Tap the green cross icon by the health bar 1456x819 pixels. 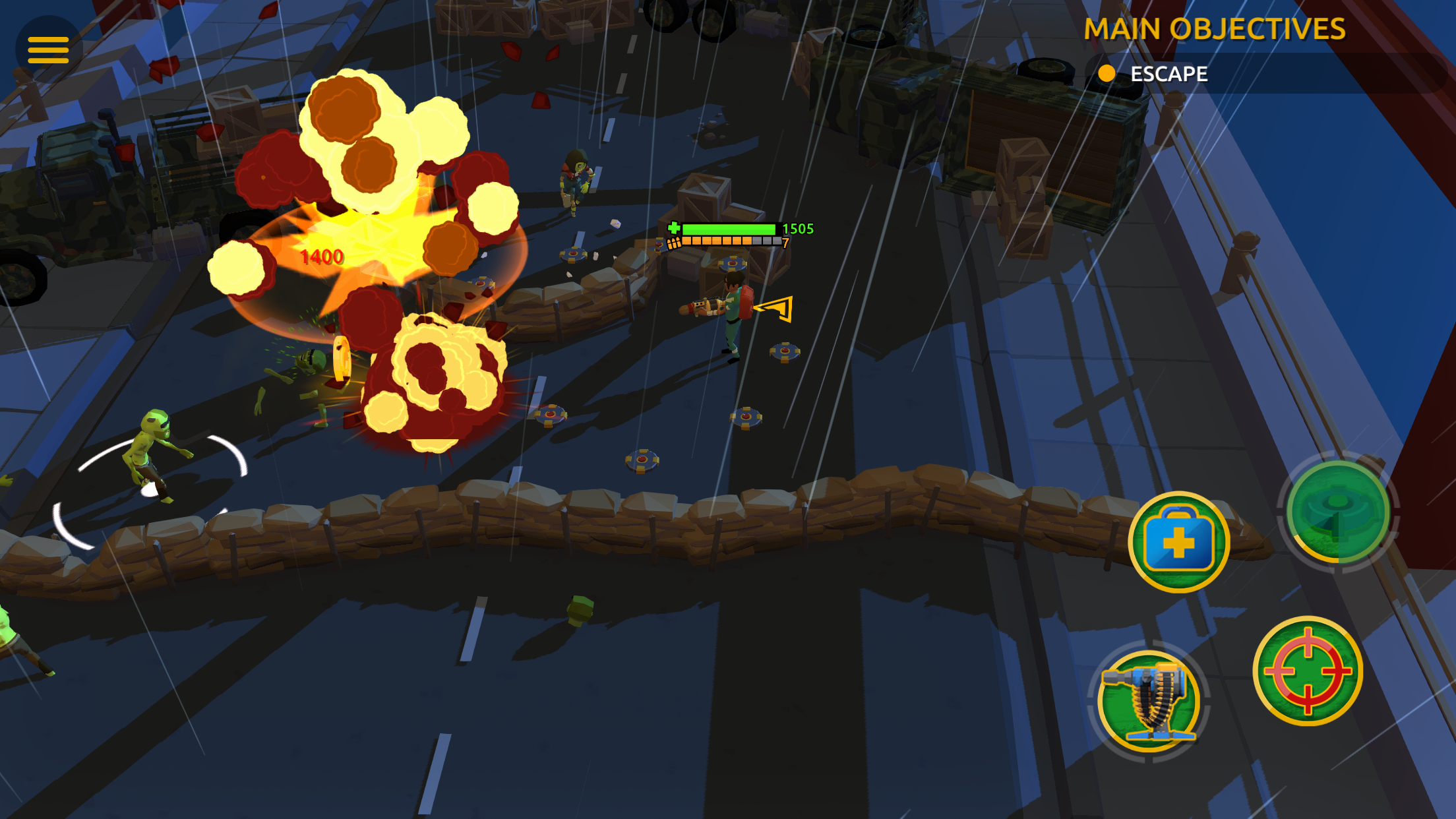[673, 228]
